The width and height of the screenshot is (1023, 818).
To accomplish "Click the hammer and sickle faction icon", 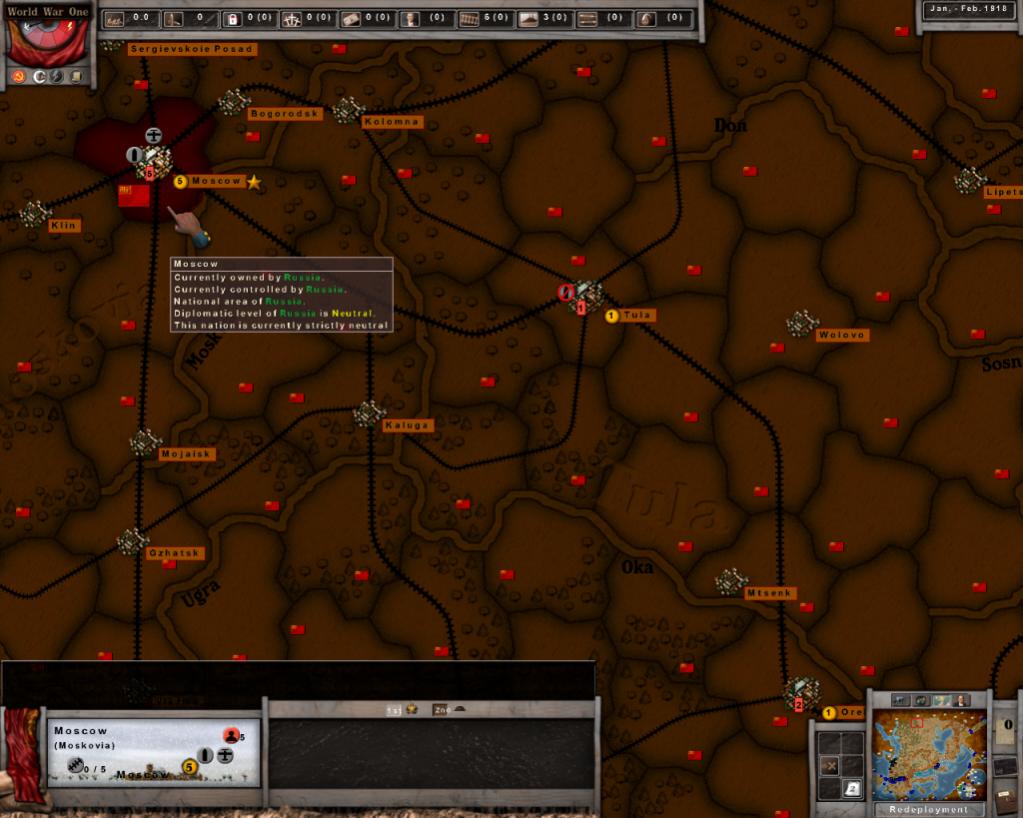I will (x=18, y=77).
